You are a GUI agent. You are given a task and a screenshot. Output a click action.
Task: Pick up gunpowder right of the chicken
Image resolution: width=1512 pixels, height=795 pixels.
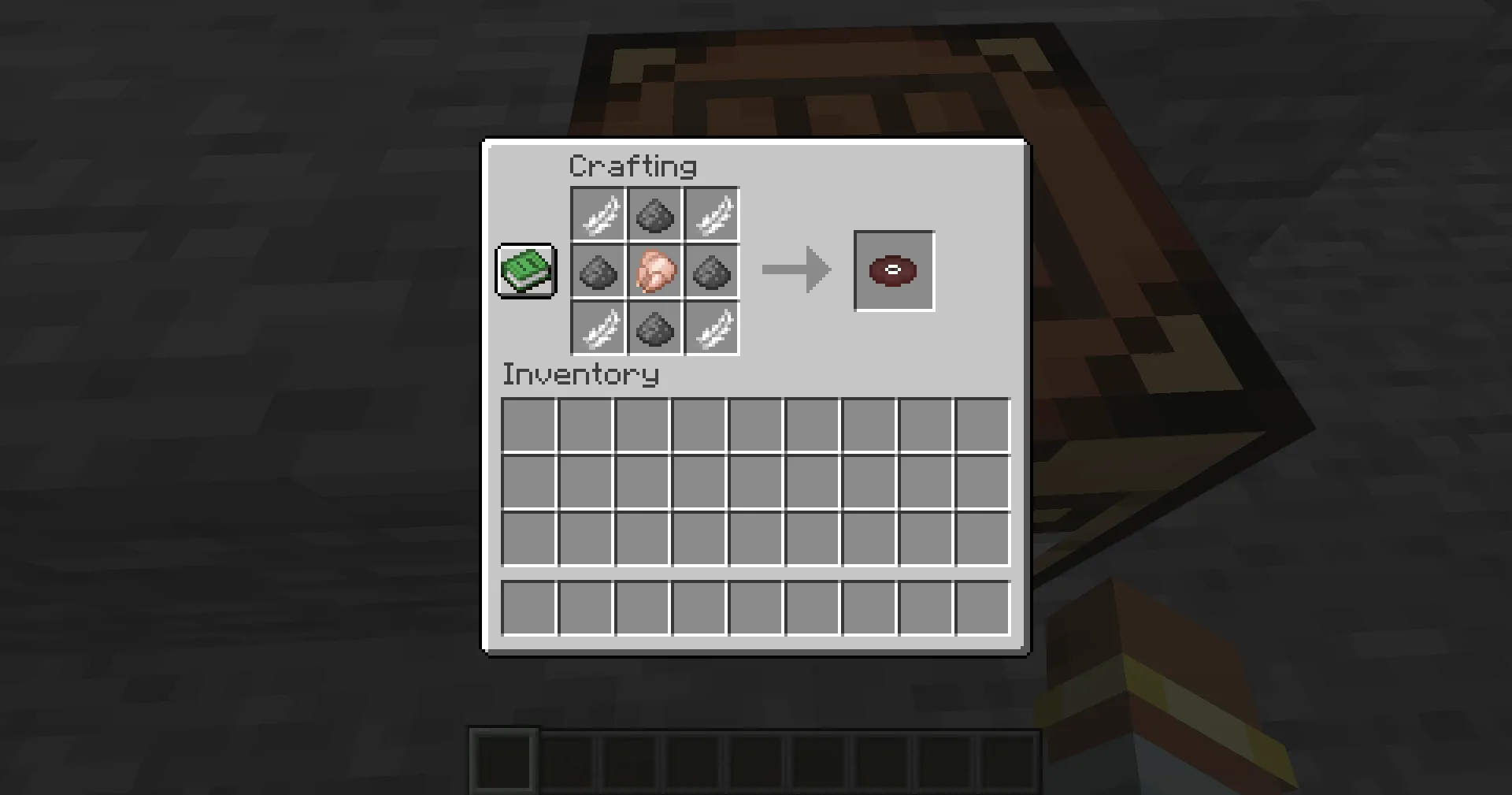click(711, 272)
